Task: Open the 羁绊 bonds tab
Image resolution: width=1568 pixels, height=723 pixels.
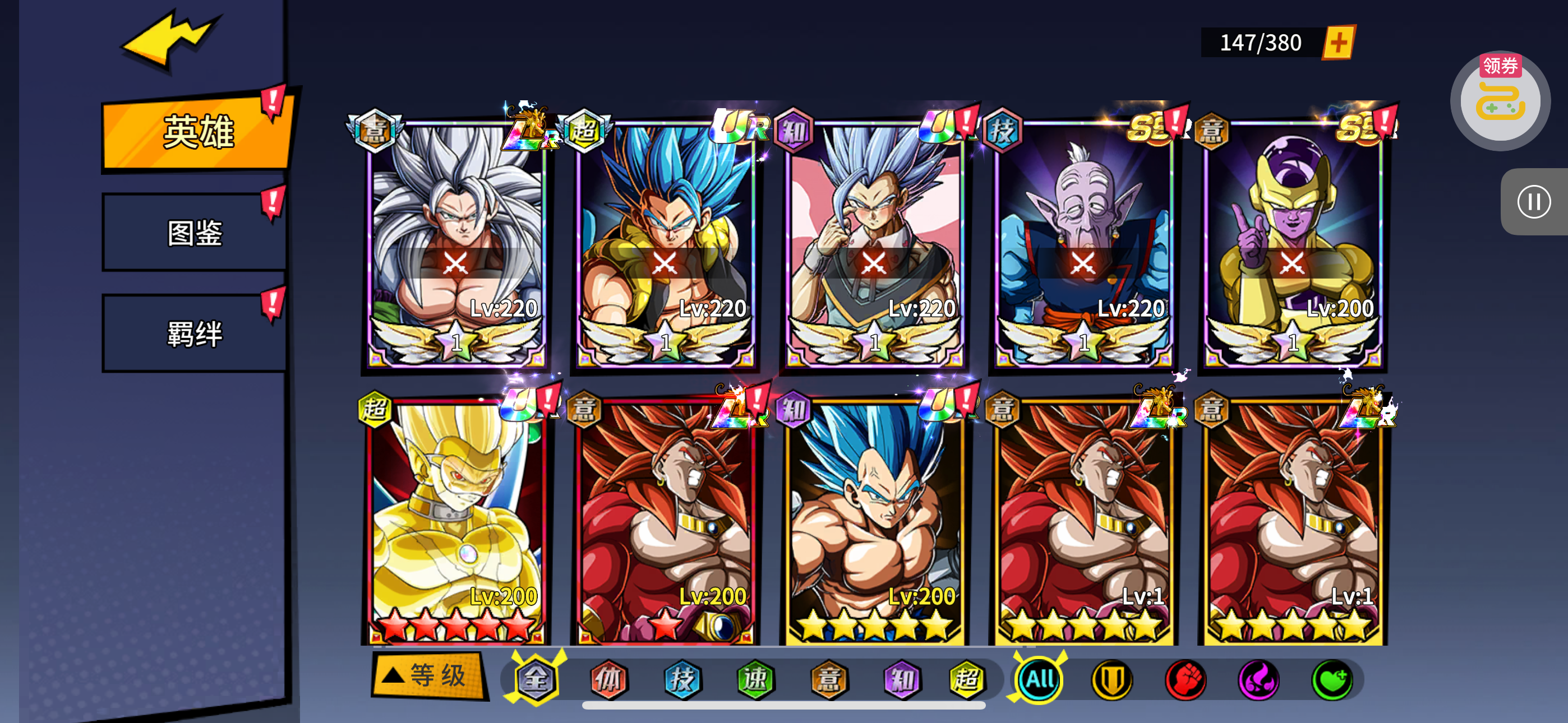Action: pyautogui.click(x=195, y=333)
